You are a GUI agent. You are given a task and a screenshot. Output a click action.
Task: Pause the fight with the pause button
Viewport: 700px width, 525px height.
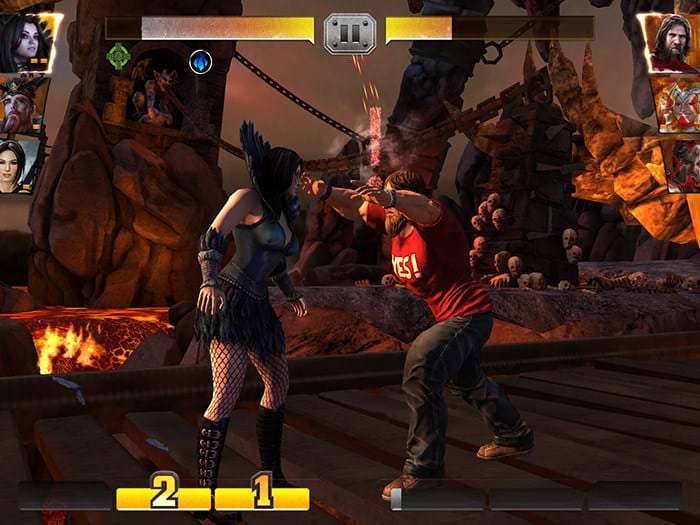(x=350, y=33)
